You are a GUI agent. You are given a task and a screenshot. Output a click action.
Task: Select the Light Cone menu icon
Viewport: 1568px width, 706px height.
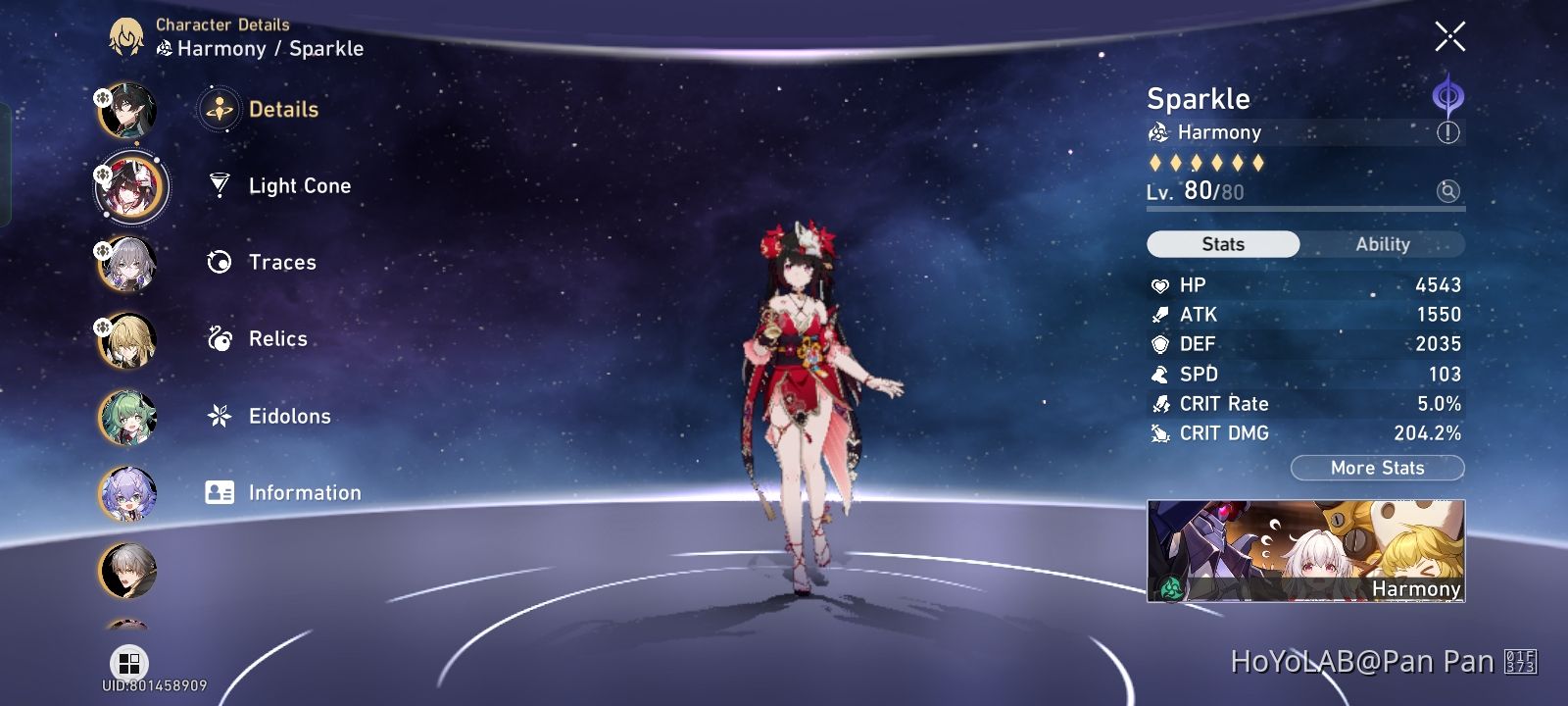[x=220, y=185]
